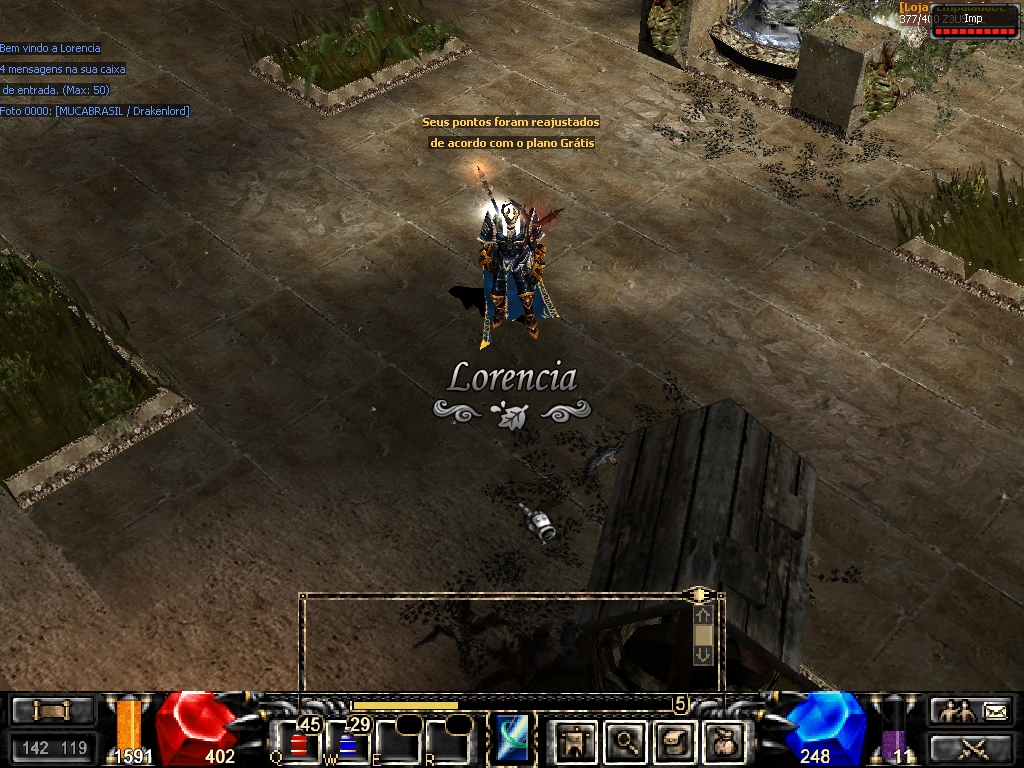Click the chat window scroll-up arrow

click(x=703, y=616)
